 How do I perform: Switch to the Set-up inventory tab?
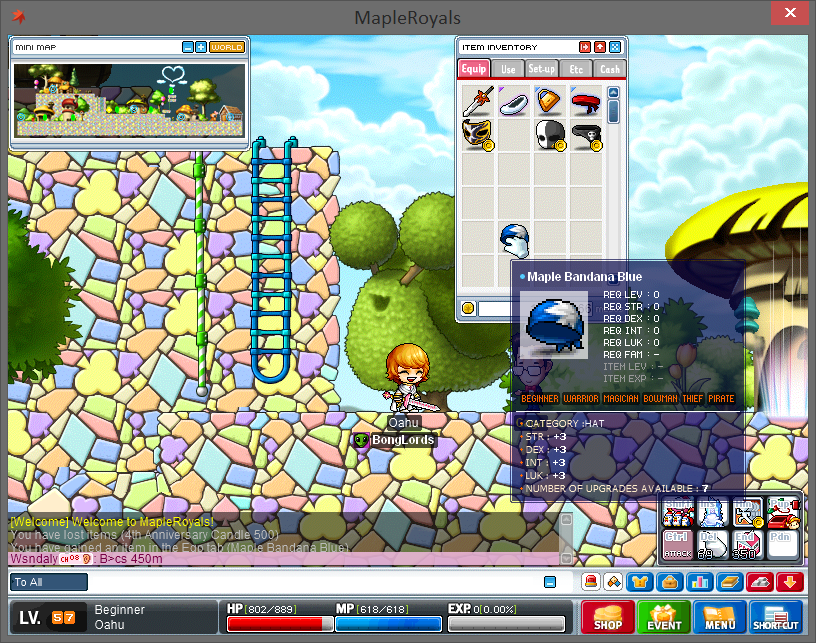[542, 69]
